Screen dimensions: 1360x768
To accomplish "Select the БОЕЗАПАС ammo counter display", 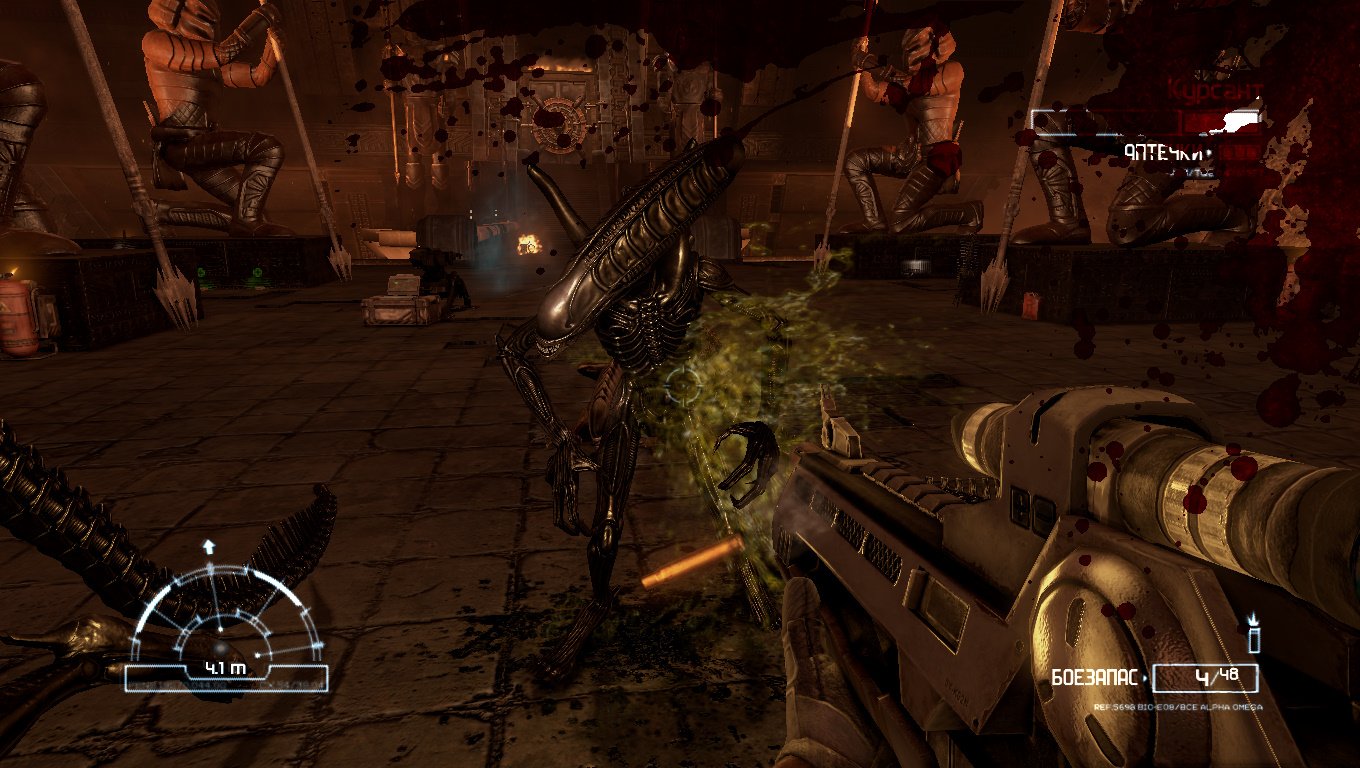I will click(x=1095, y=676).
